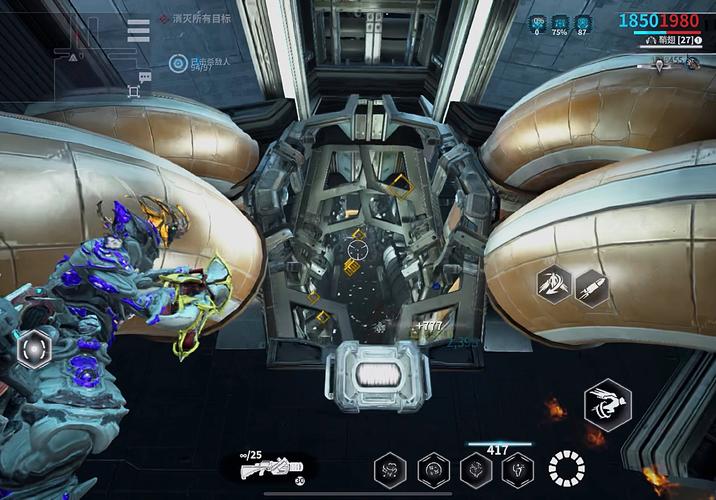Use the right diamond gear button
The width and height of the screenshot is (716, 500).
[590, 289]
